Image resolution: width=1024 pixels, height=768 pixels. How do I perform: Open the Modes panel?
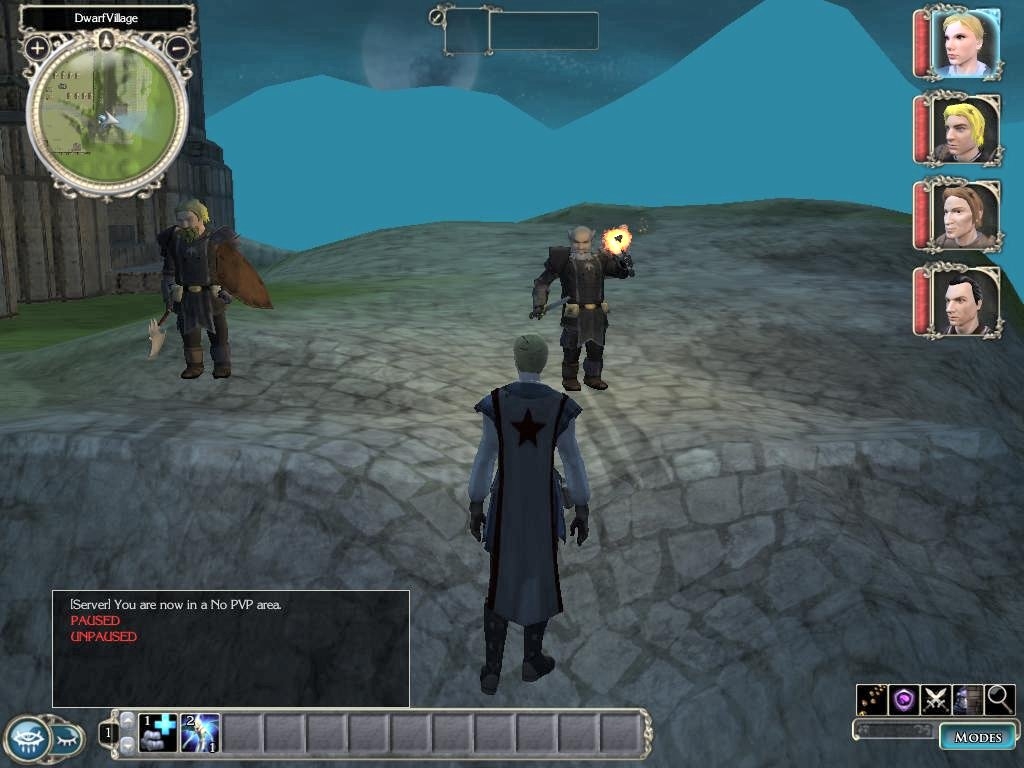(977, 737)
